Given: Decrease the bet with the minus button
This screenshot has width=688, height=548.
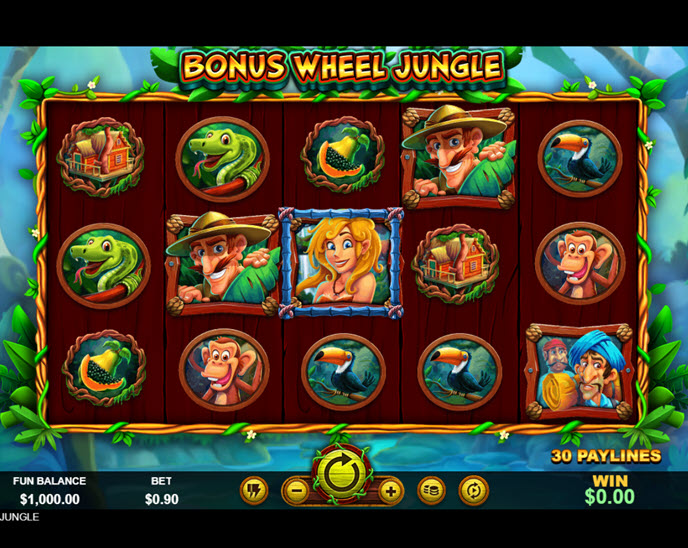Looking at the screenshot, I should tap(295, 491).
